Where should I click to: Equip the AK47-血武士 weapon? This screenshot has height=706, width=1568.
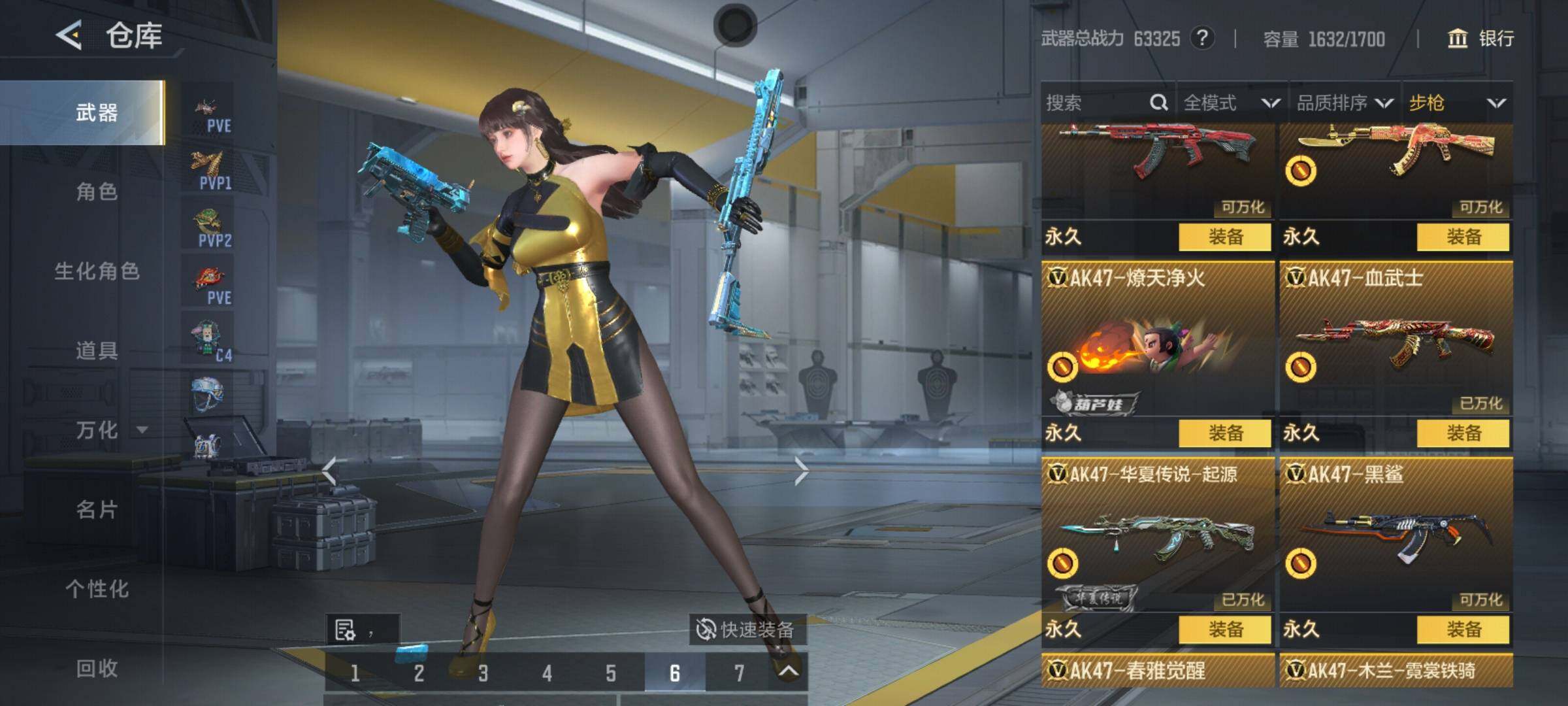[x=1463, y=433]
